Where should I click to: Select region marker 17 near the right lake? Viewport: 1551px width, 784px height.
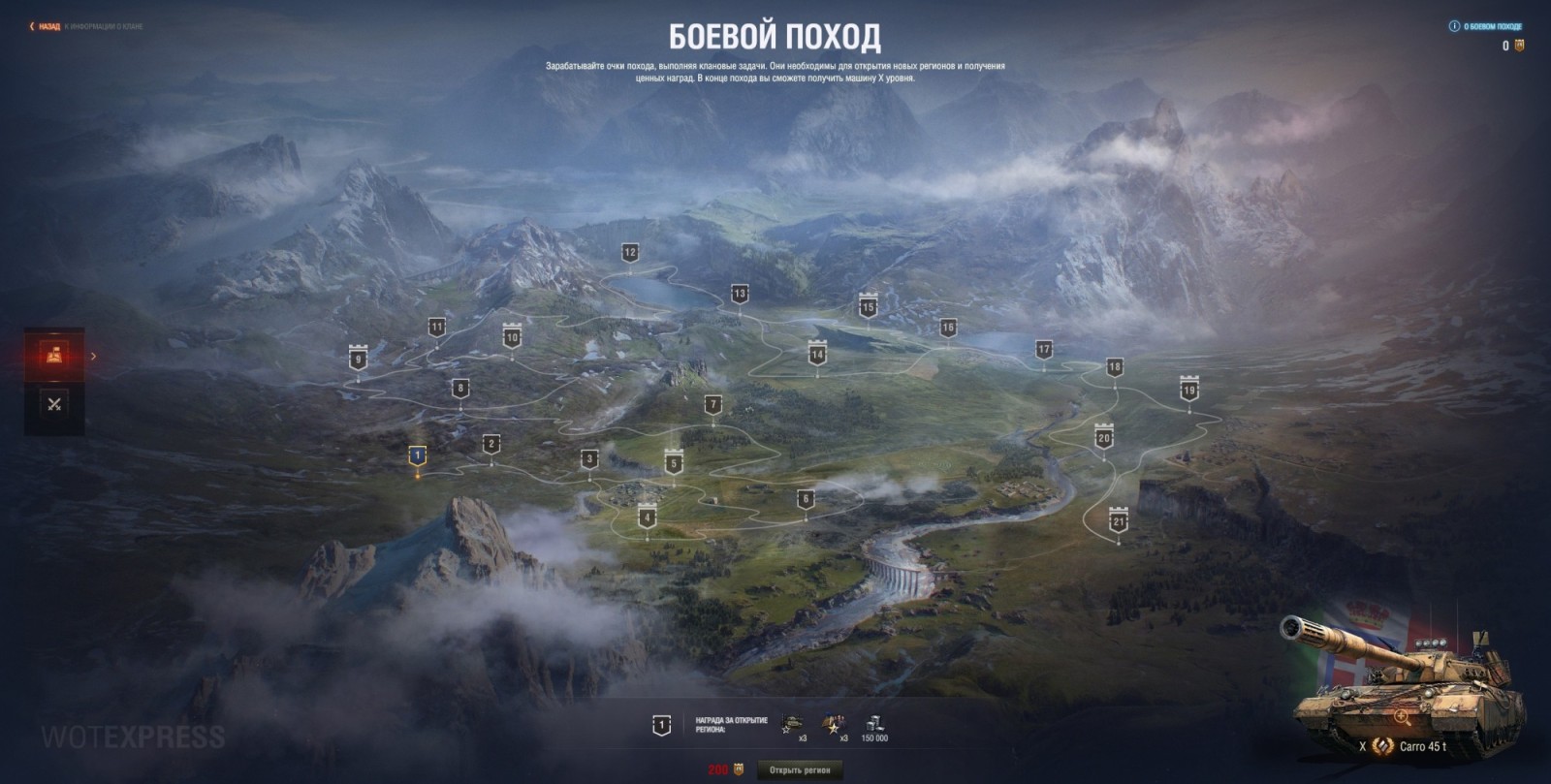pyautogui.click(x=1044, y=351)
